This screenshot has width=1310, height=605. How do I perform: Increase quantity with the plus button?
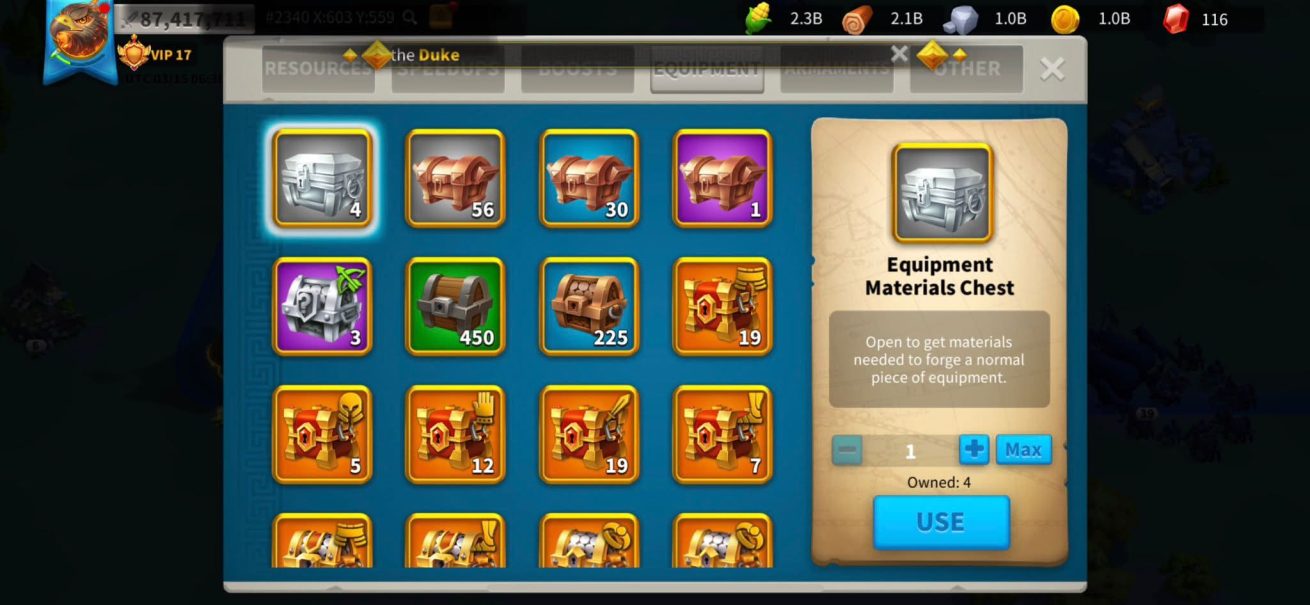pos(973,450)
